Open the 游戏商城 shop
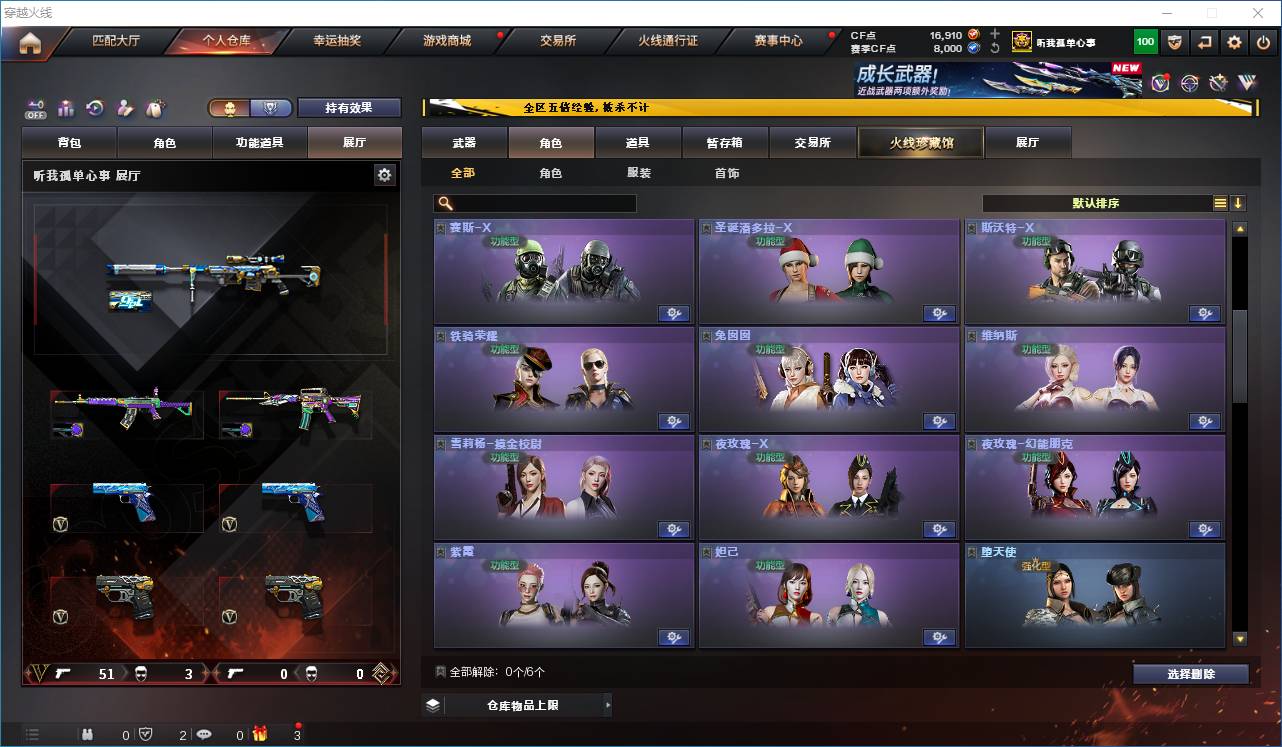Screen dimensions: 1282x747 [x=447, y=41]
